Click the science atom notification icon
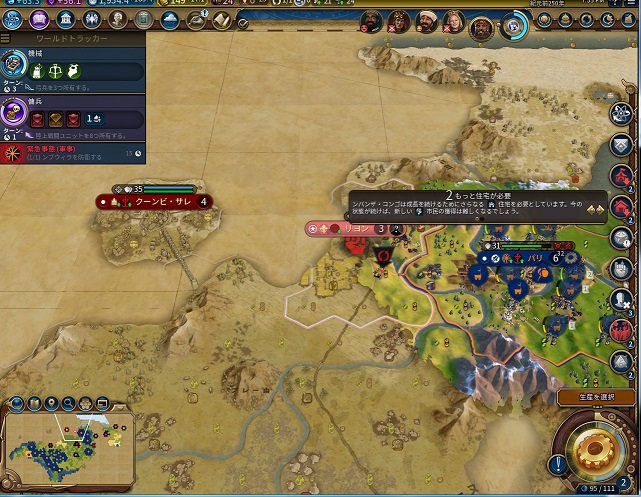 click(x=622, y=113)
